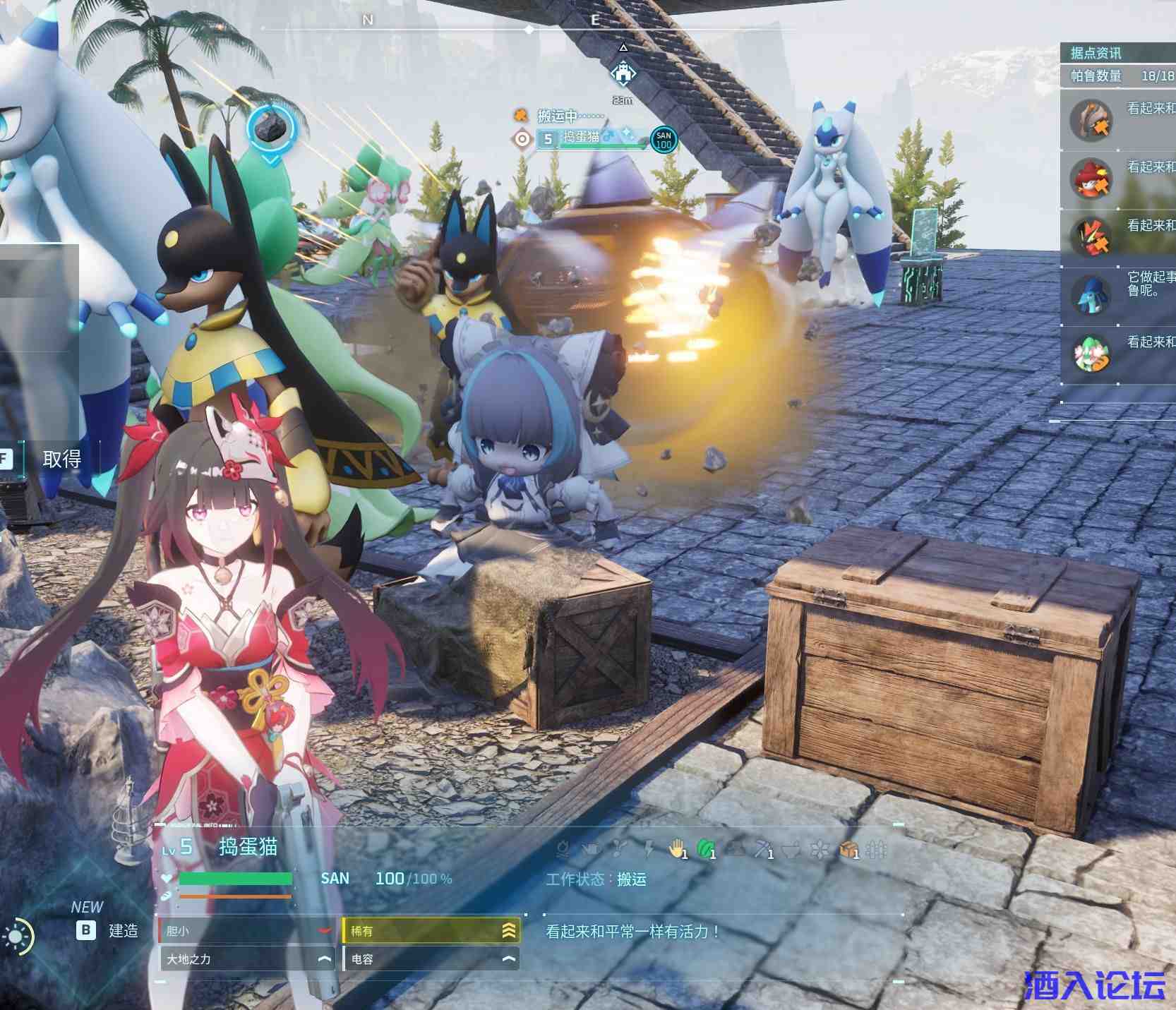Select the red-hatted pal portrait row
Image resolution: width=1176 pixels, height=1010 pixels.
pos(1118,179)
